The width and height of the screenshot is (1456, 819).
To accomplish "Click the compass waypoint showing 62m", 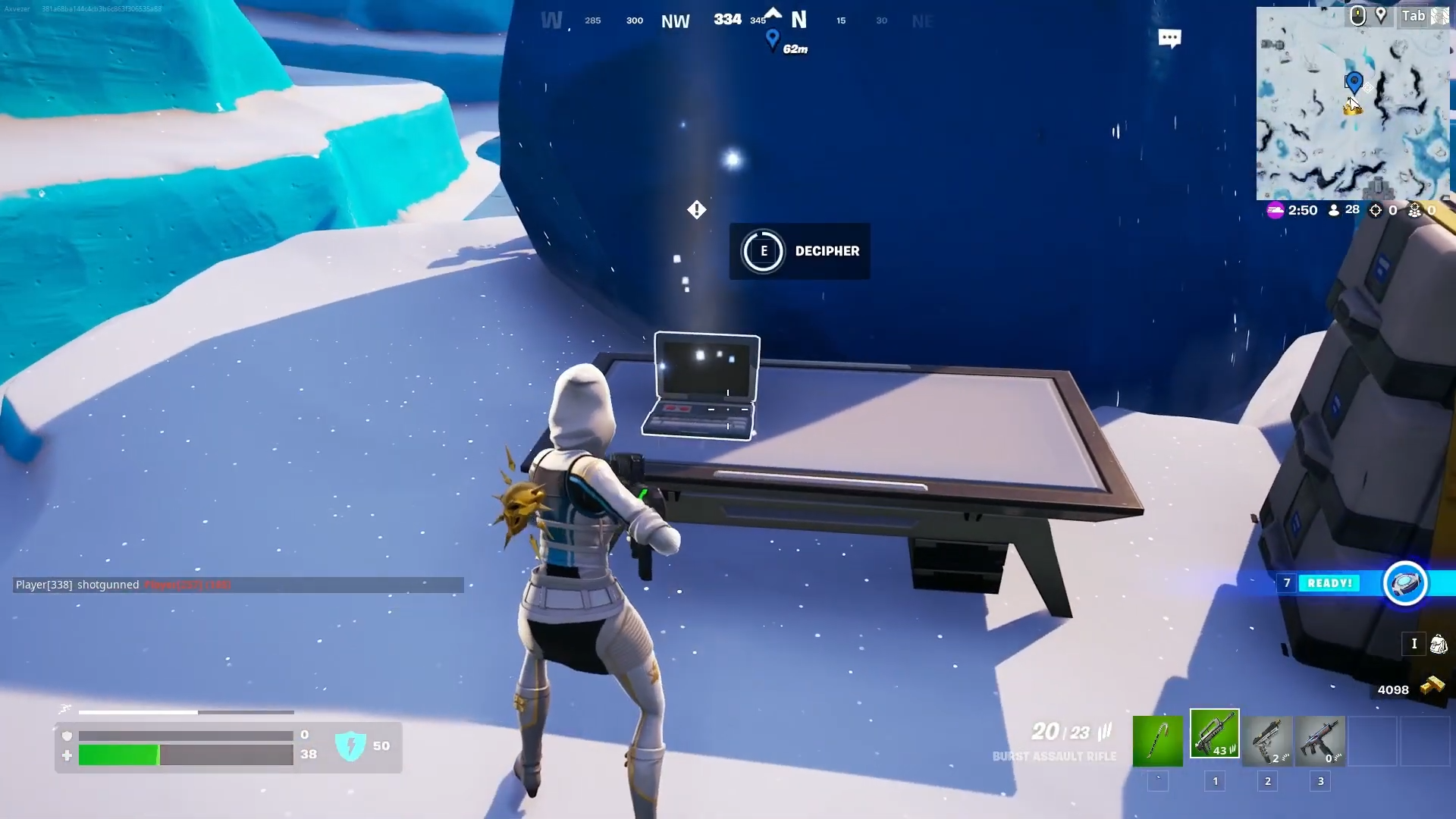I will click(x=773, y=39).
